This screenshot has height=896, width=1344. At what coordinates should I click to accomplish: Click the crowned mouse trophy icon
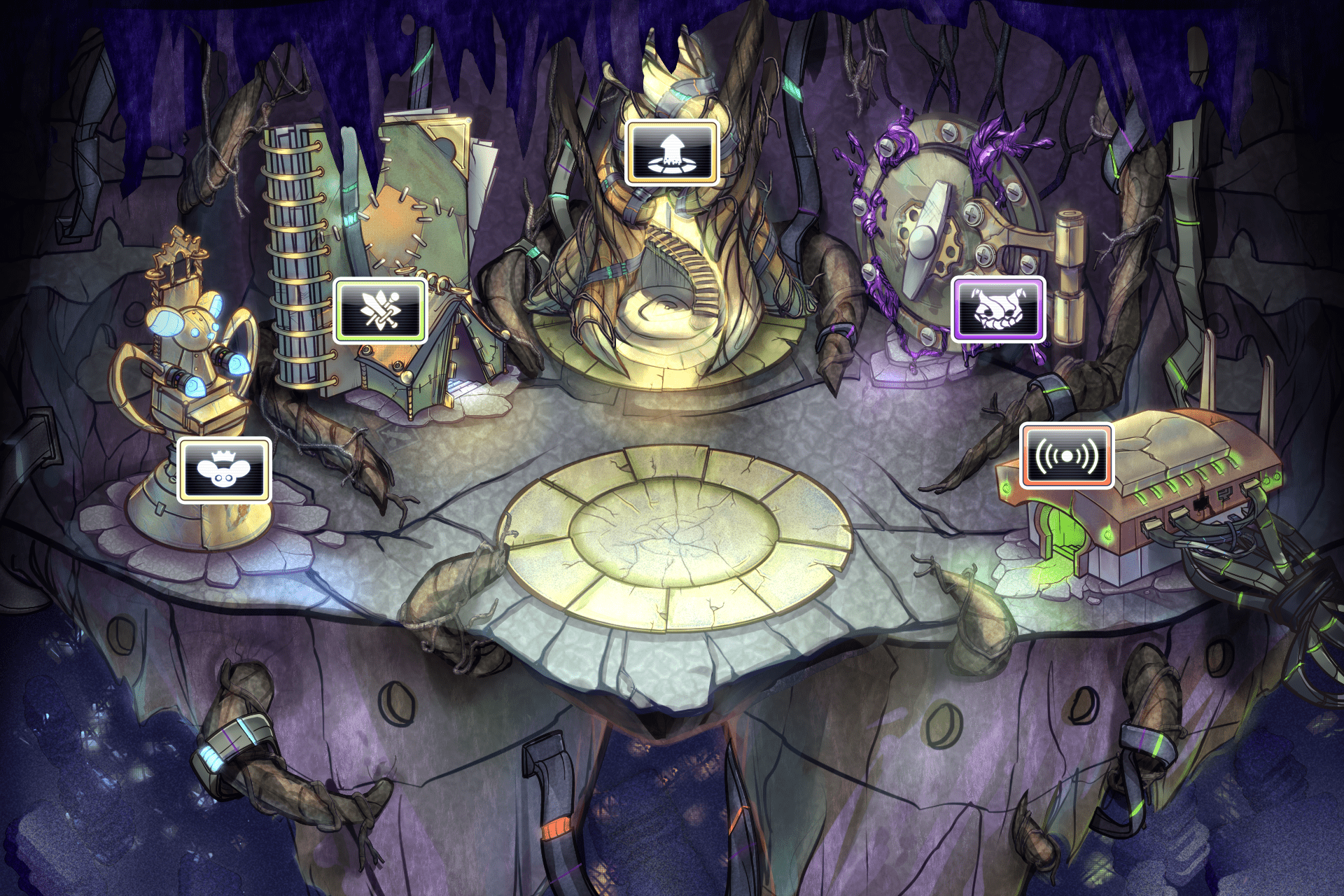[224, 470]
